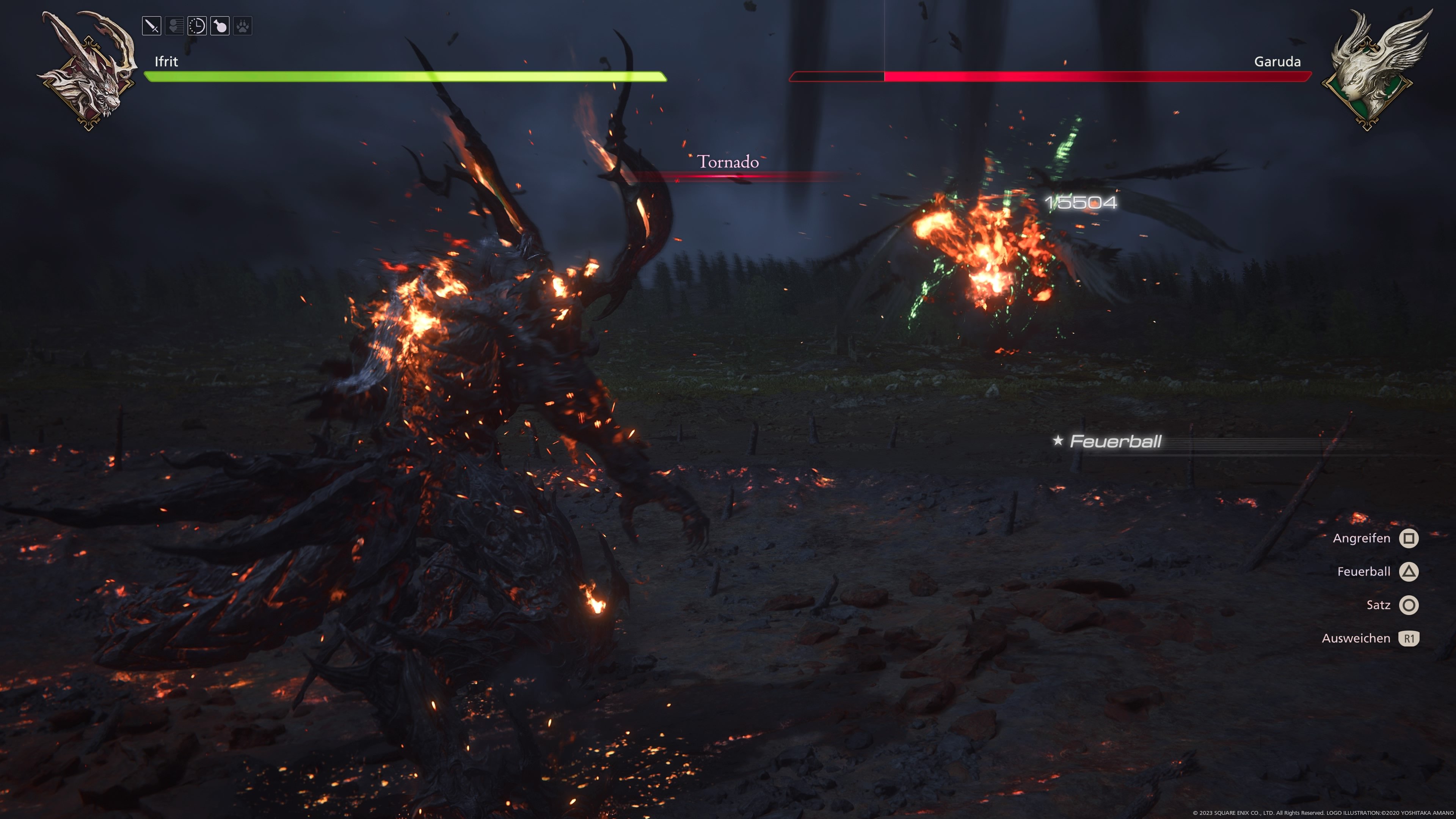Choose the round potion flask icon
Viewport: 1456px width, 819px height.
pos(220,26)
